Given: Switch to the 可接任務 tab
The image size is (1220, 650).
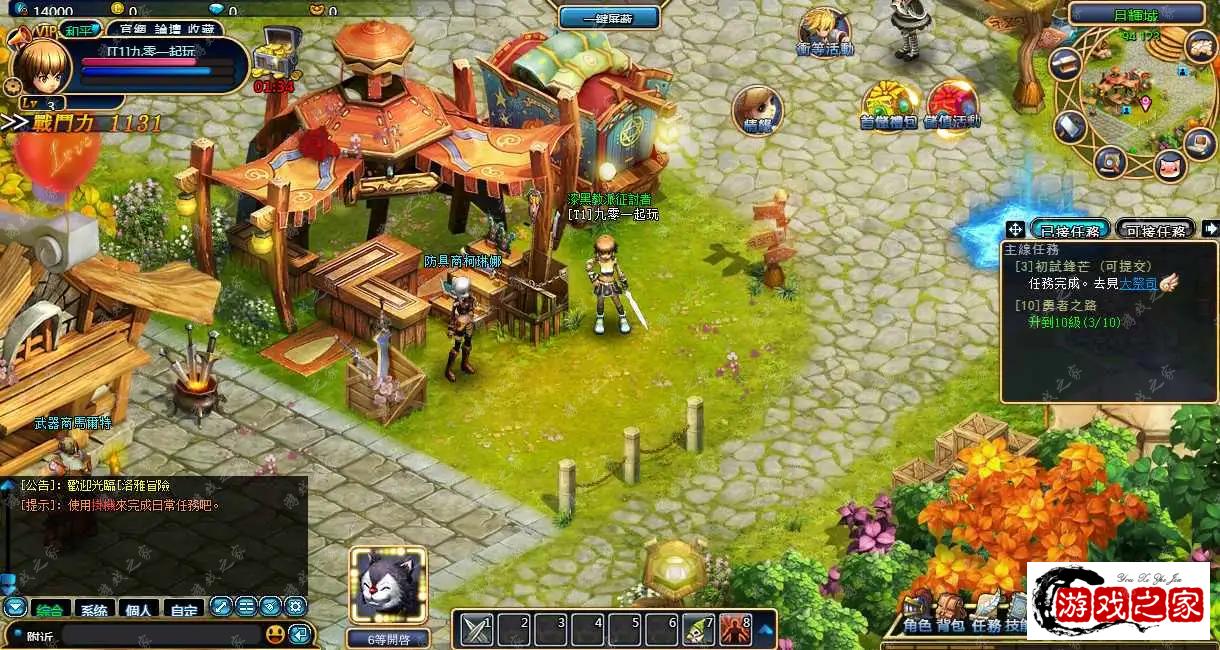Looking at the screenshot, I should coord(1155,229).
